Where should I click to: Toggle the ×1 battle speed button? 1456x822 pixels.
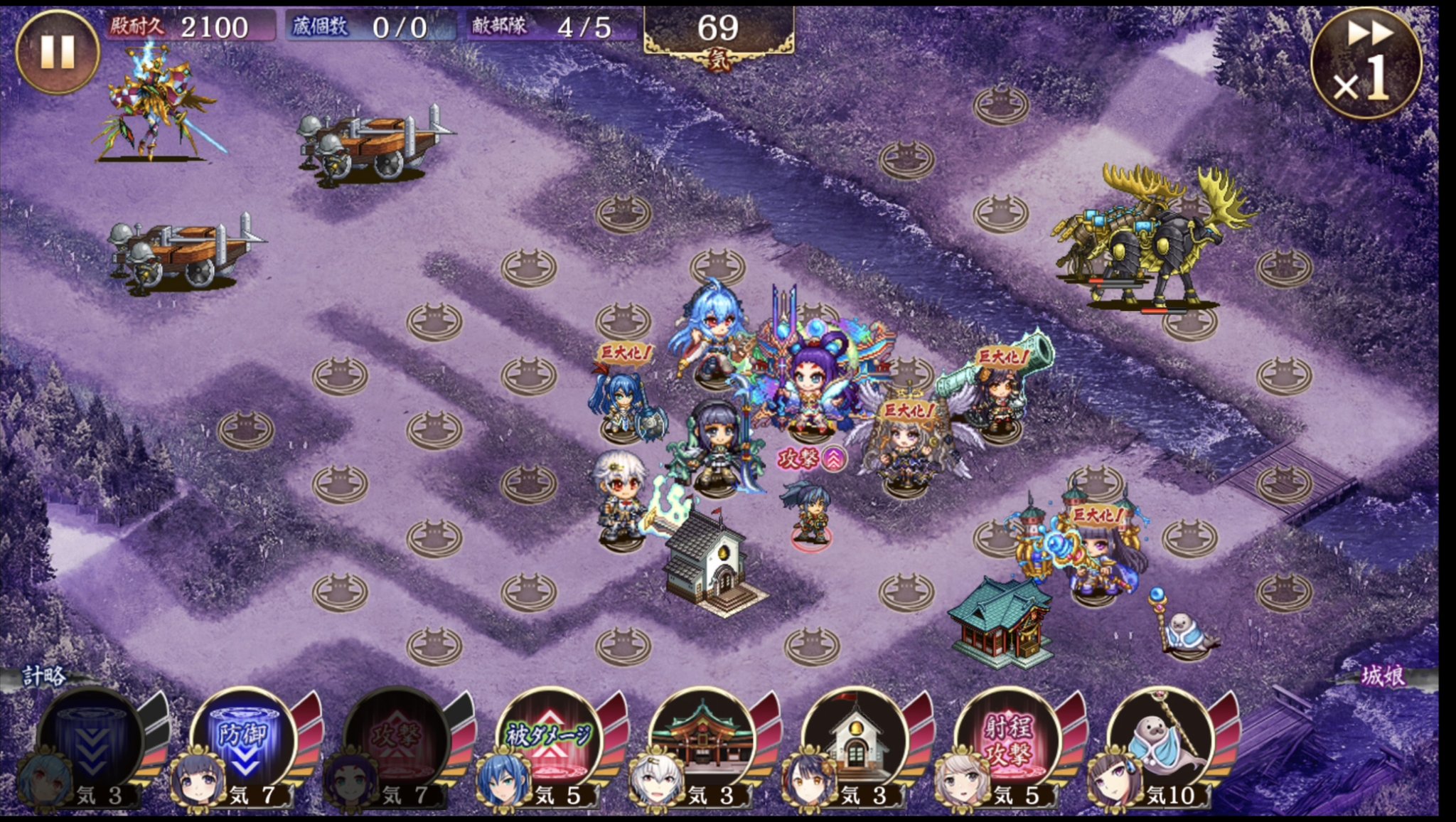coord(1366,63)
